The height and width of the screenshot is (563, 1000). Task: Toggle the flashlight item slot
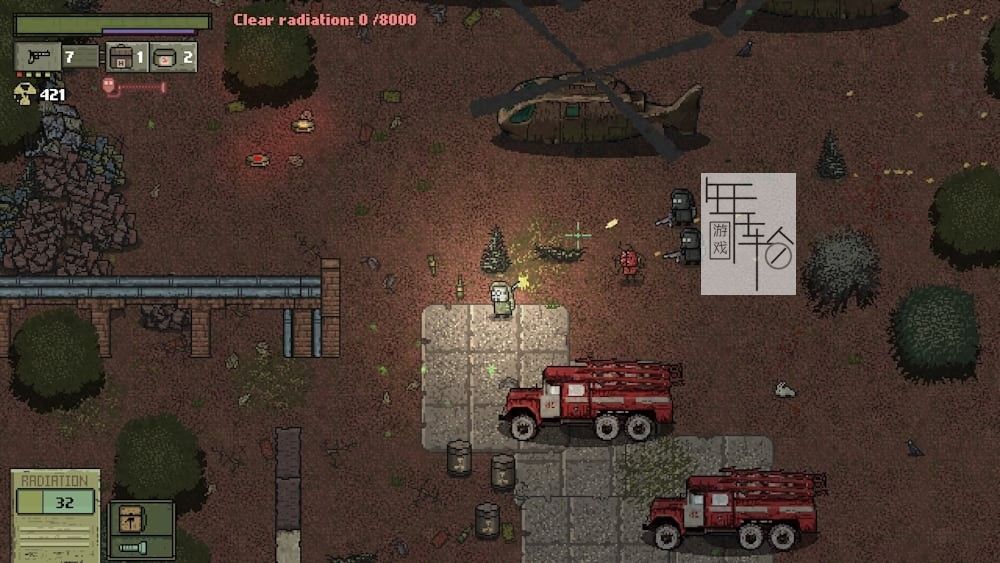tap(129, 547)
